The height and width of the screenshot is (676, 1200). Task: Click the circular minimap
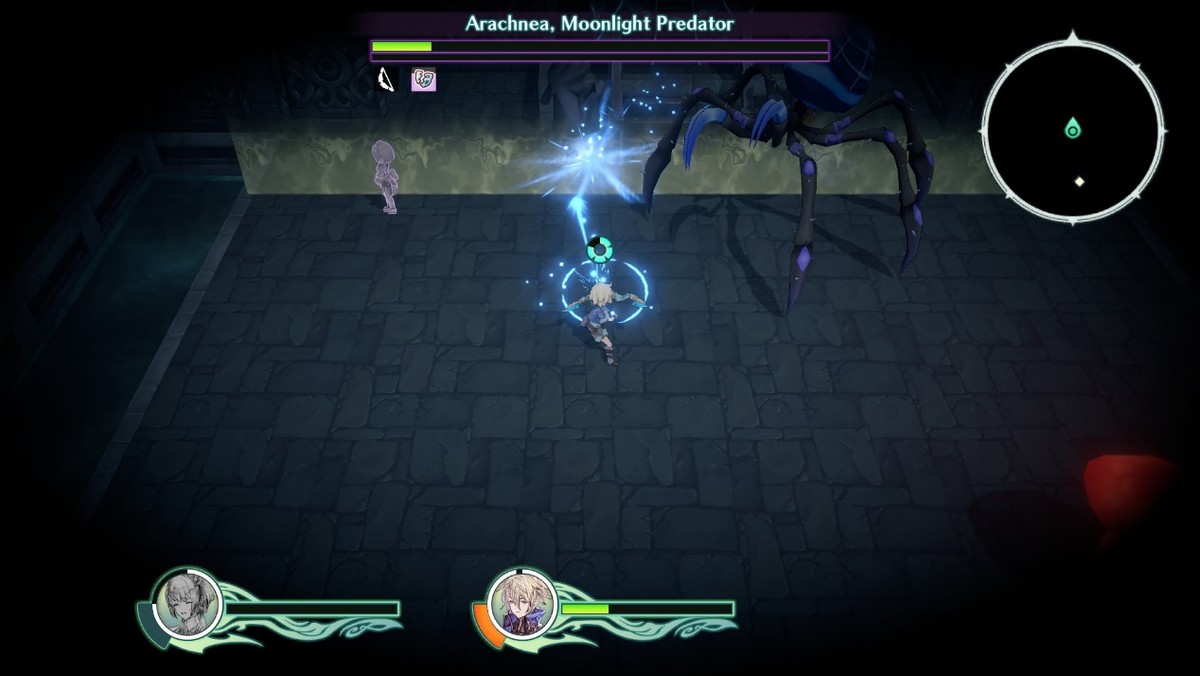pos(1073,128)
